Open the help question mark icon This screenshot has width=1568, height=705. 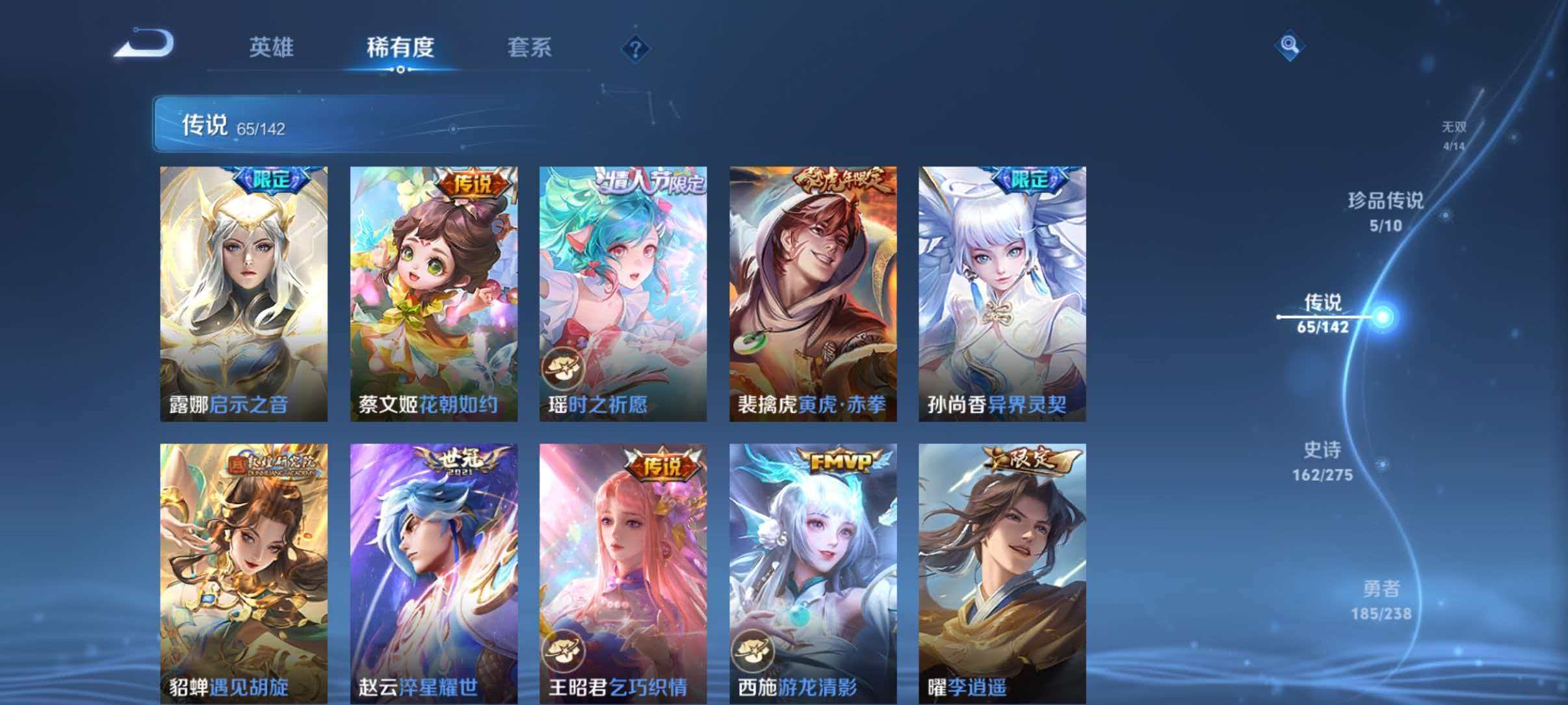click(x=636, y=48)
